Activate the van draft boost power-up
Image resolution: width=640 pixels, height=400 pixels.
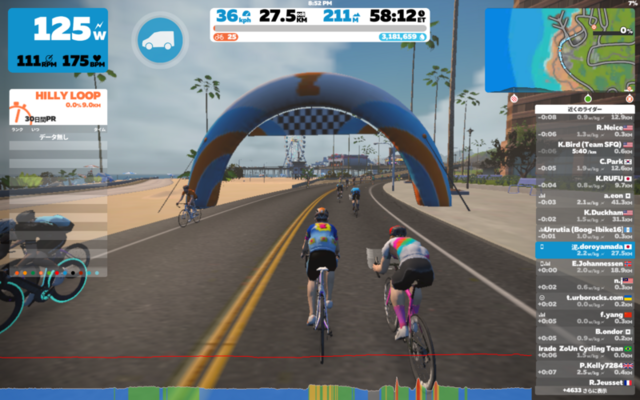click(157, 40)
